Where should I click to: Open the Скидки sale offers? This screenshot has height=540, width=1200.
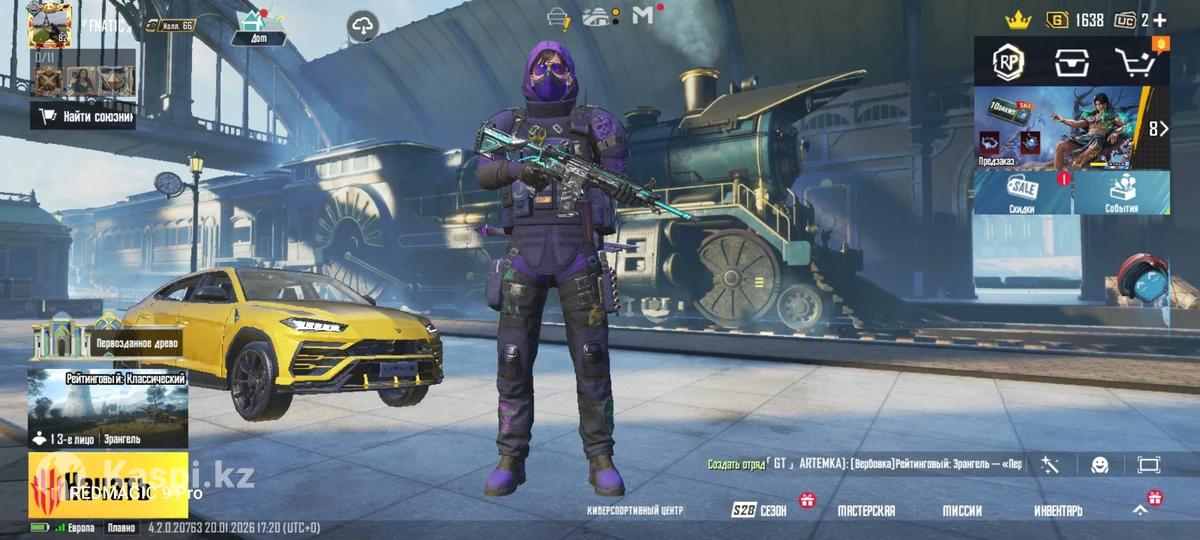tap(1022, 192)
